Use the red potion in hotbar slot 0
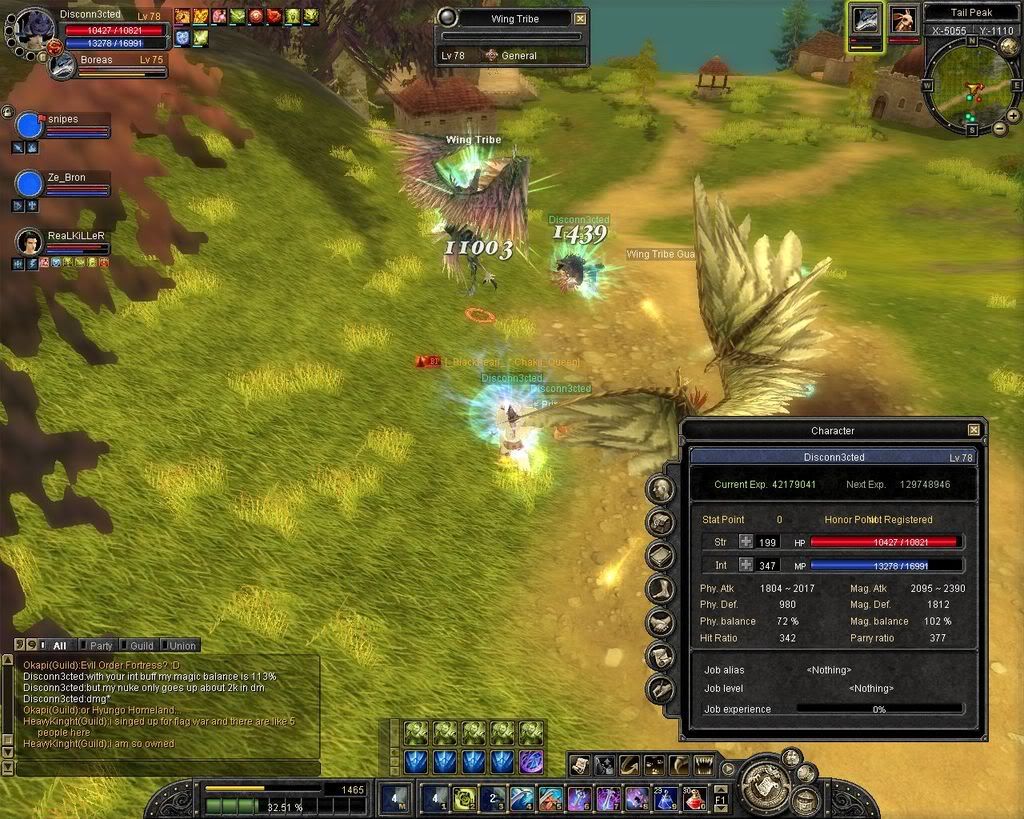Screen dimensions: 1024x819 click(x=695, y=798)
